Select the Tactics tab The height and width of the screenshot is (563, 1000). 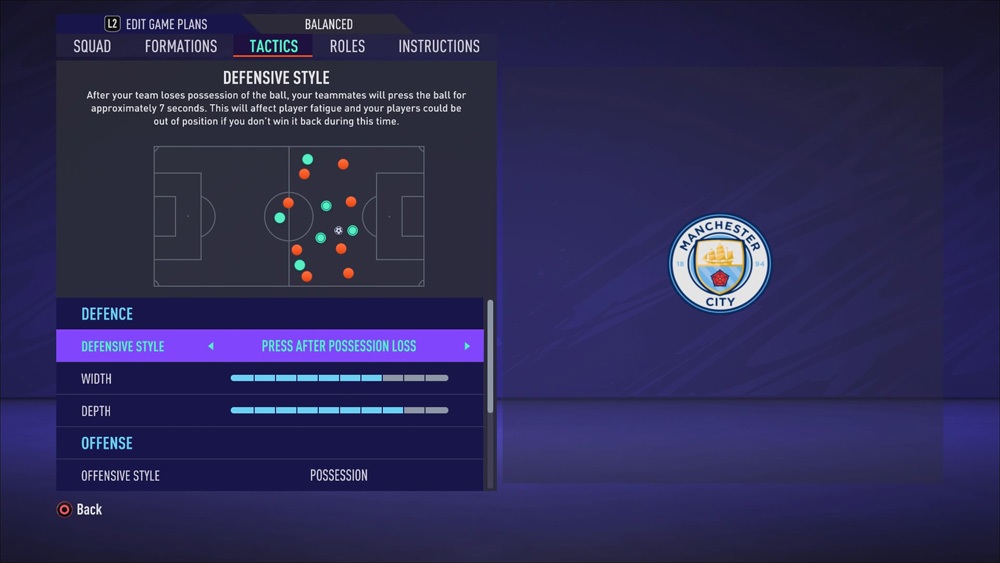point(273,46)
